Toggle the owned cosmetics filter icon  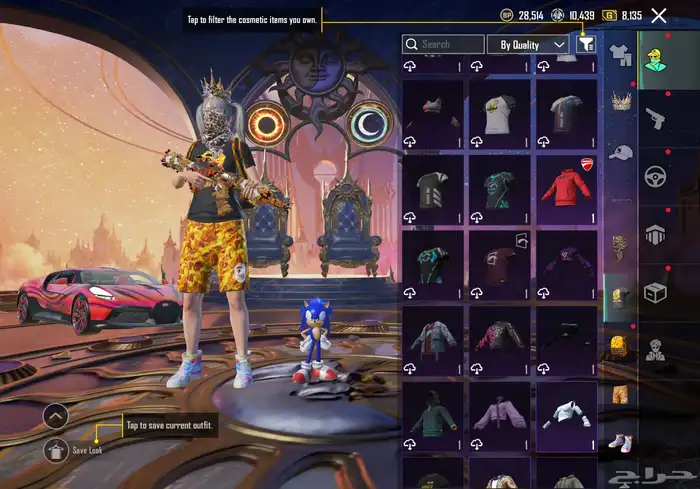(x=585, y=44)
